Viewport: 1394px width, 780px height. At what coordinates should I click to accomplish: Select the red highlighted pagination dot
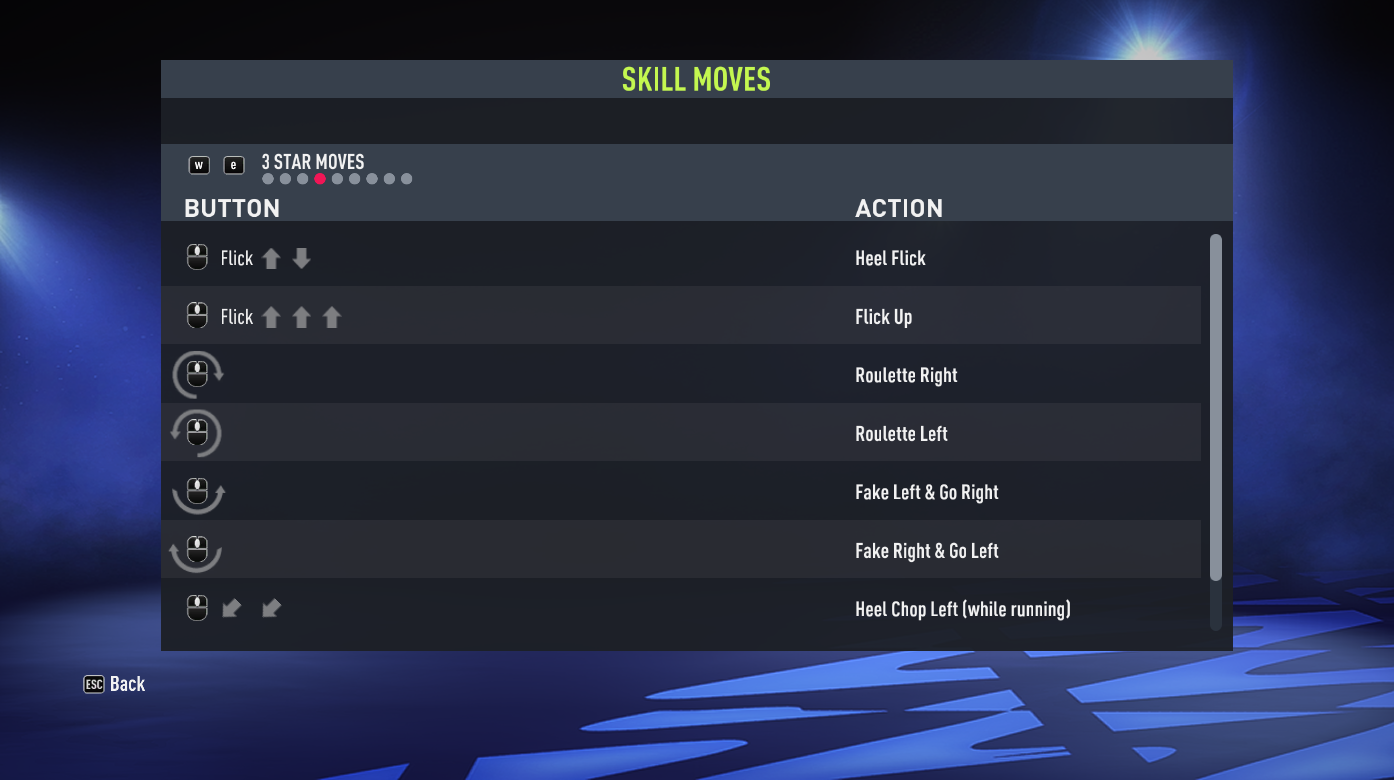[x=320, y=178]
